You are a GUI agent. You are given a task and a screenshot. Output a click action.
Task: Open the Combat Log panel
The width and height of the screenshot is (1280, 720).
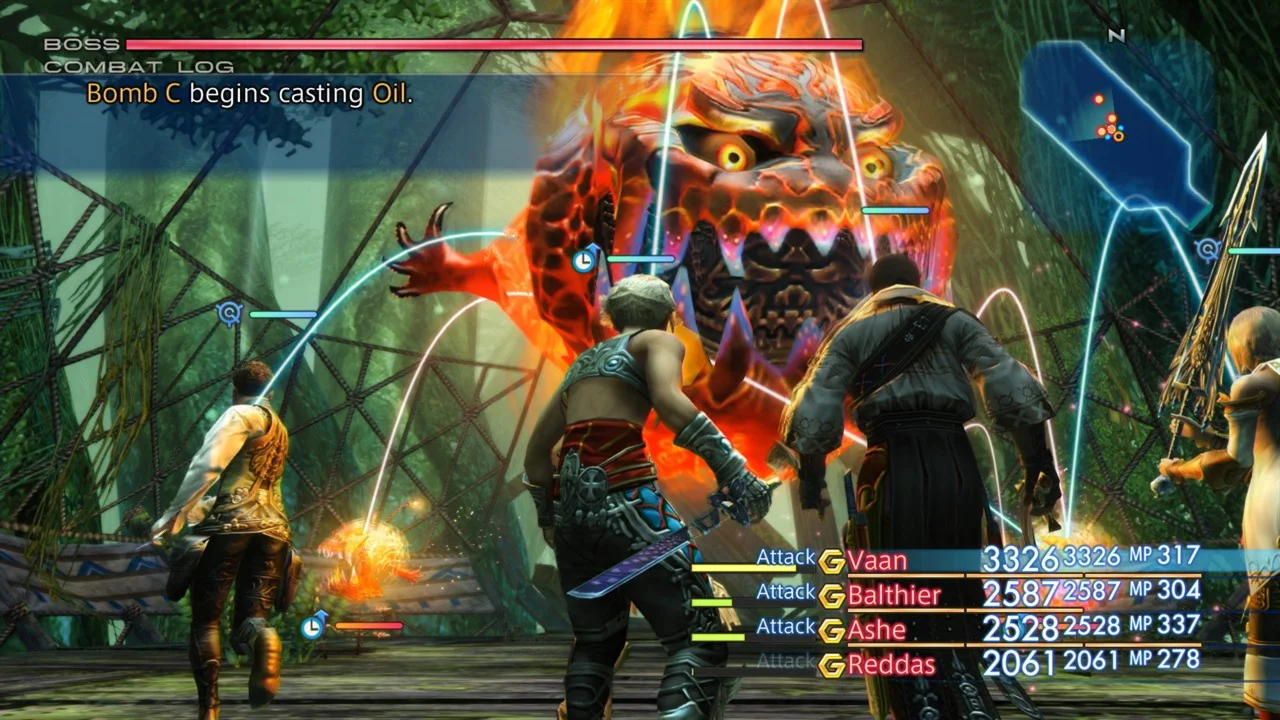tap(139, 67)
